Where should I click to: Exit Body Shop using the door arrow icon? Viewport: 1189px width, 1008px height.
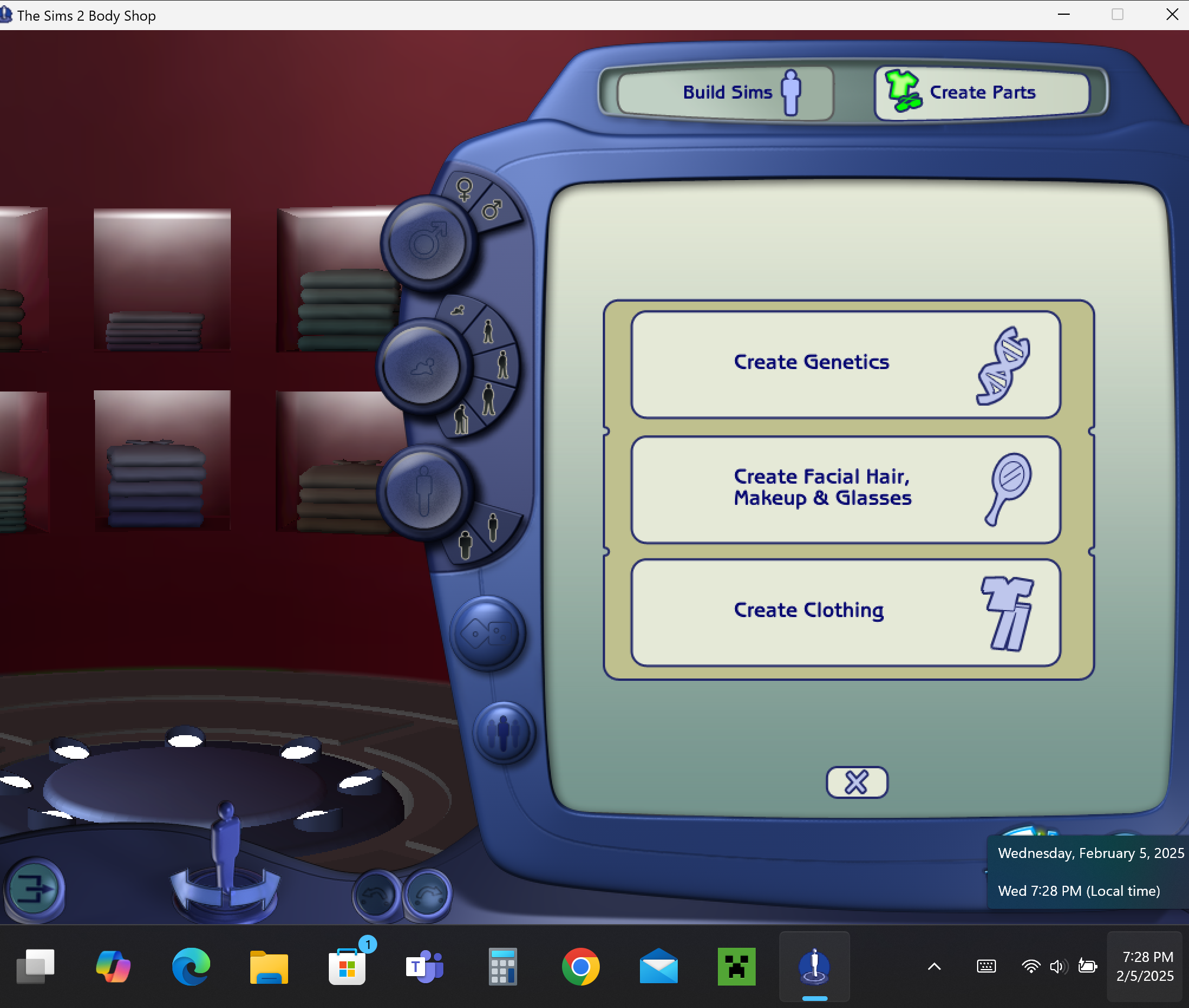point(35,889)
